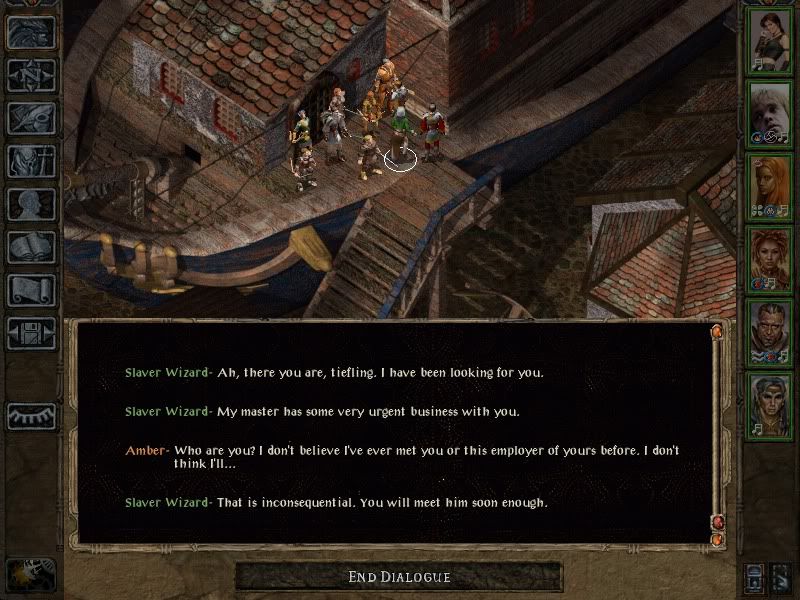
Task: Select the orange-skinned woman portrait
Action: (771, 184)
